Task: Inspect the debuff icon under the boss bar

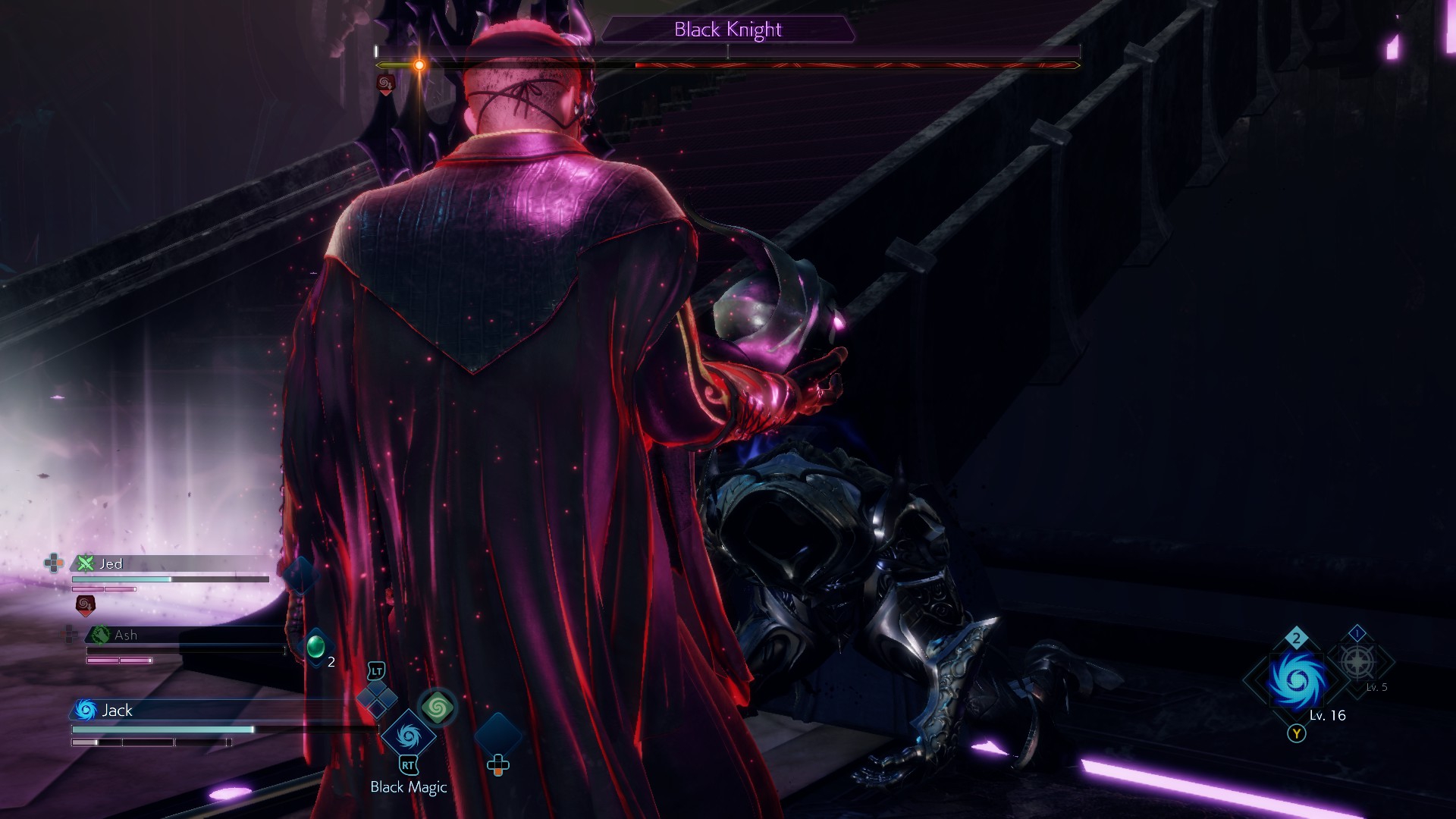Action: [385, 83]
